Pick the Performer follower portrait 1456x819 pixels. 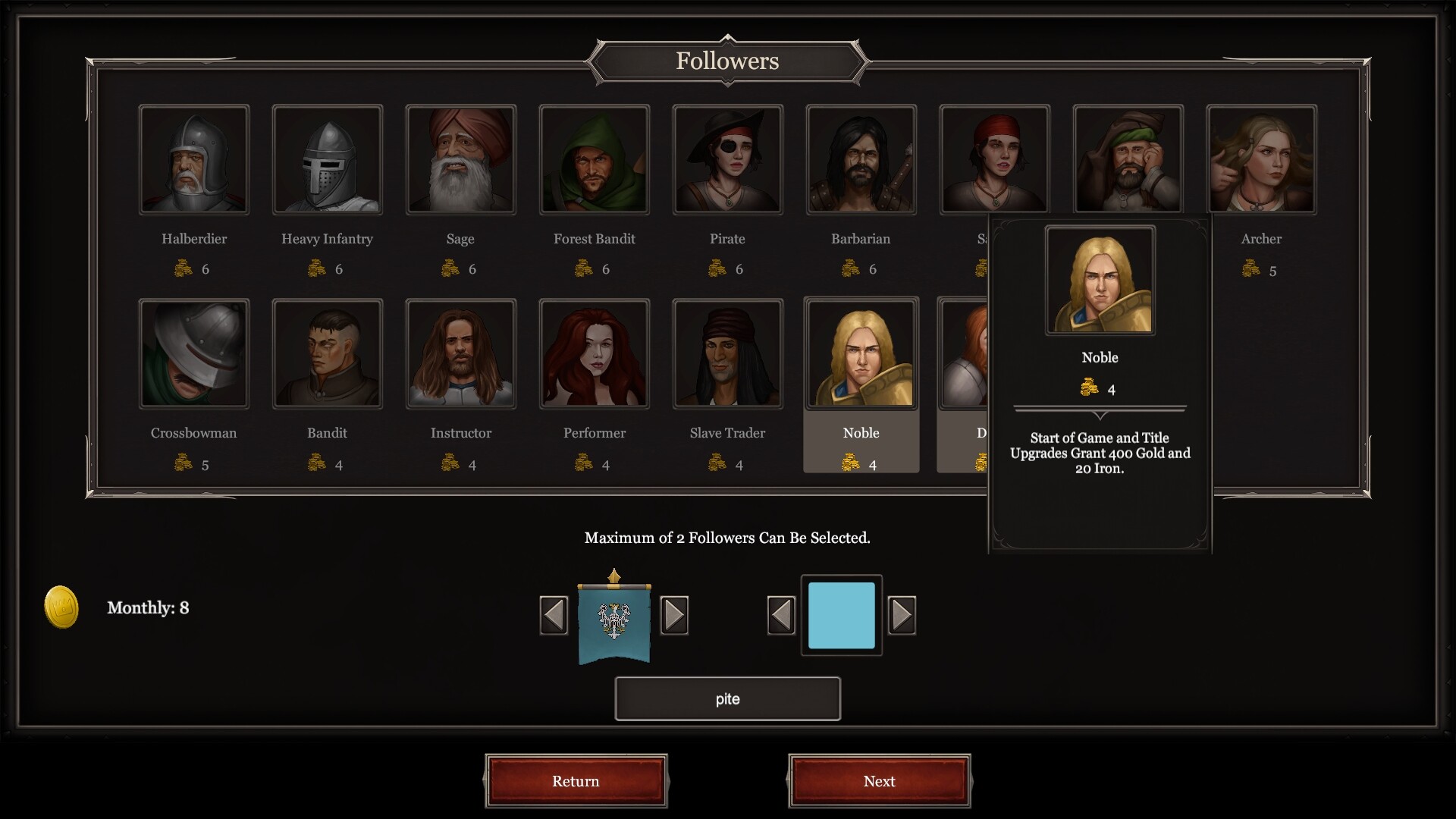[x=595, y=354]
